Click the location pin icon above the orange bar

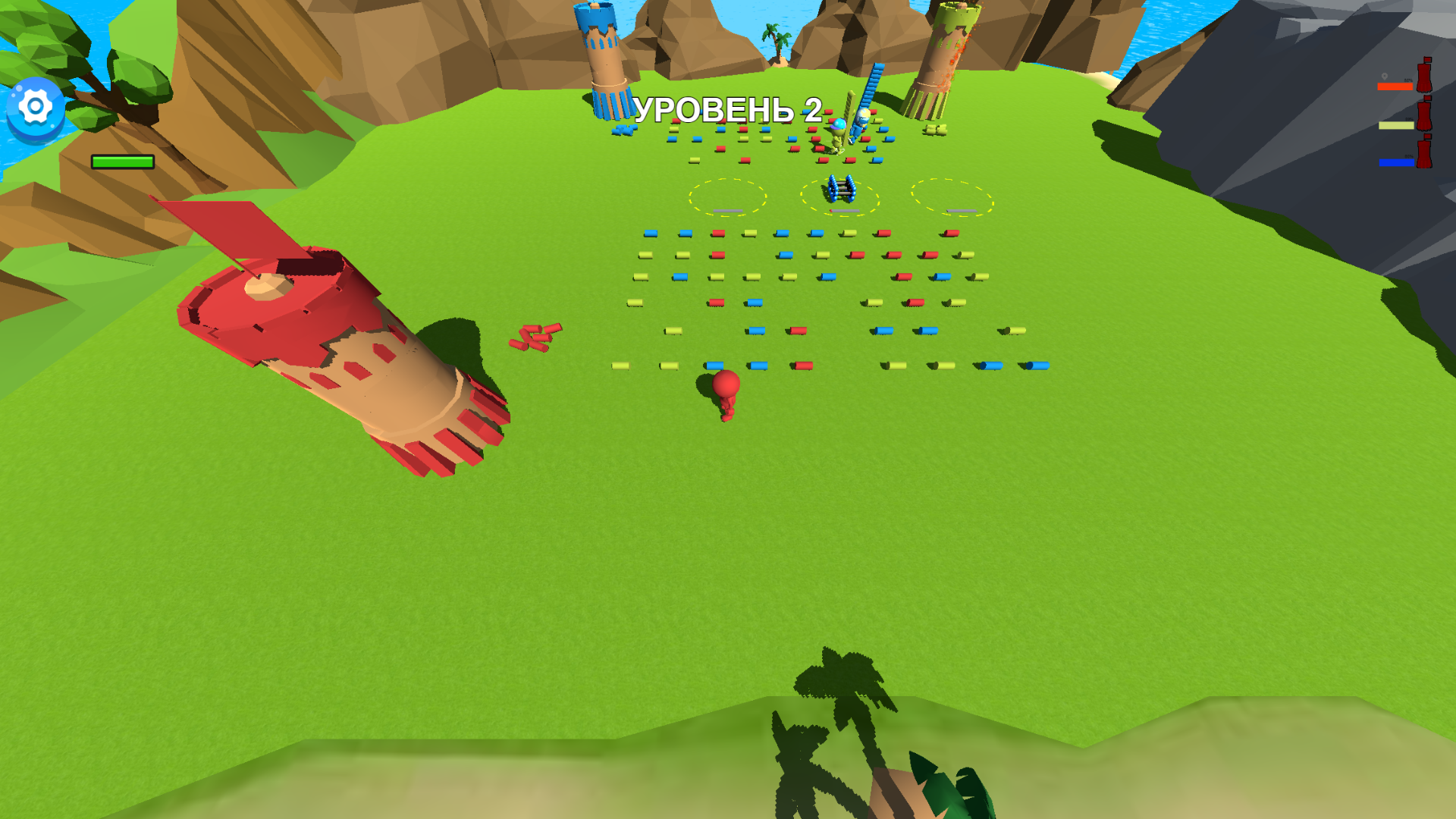(x=1385, y=77)
